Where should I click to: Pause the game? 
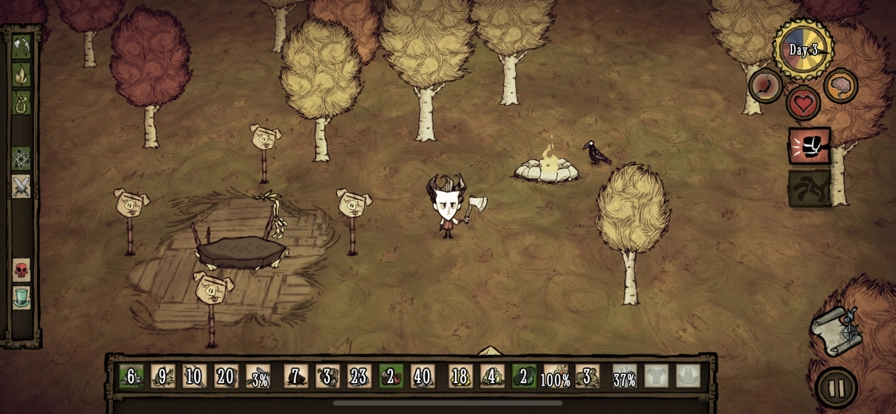836,387
